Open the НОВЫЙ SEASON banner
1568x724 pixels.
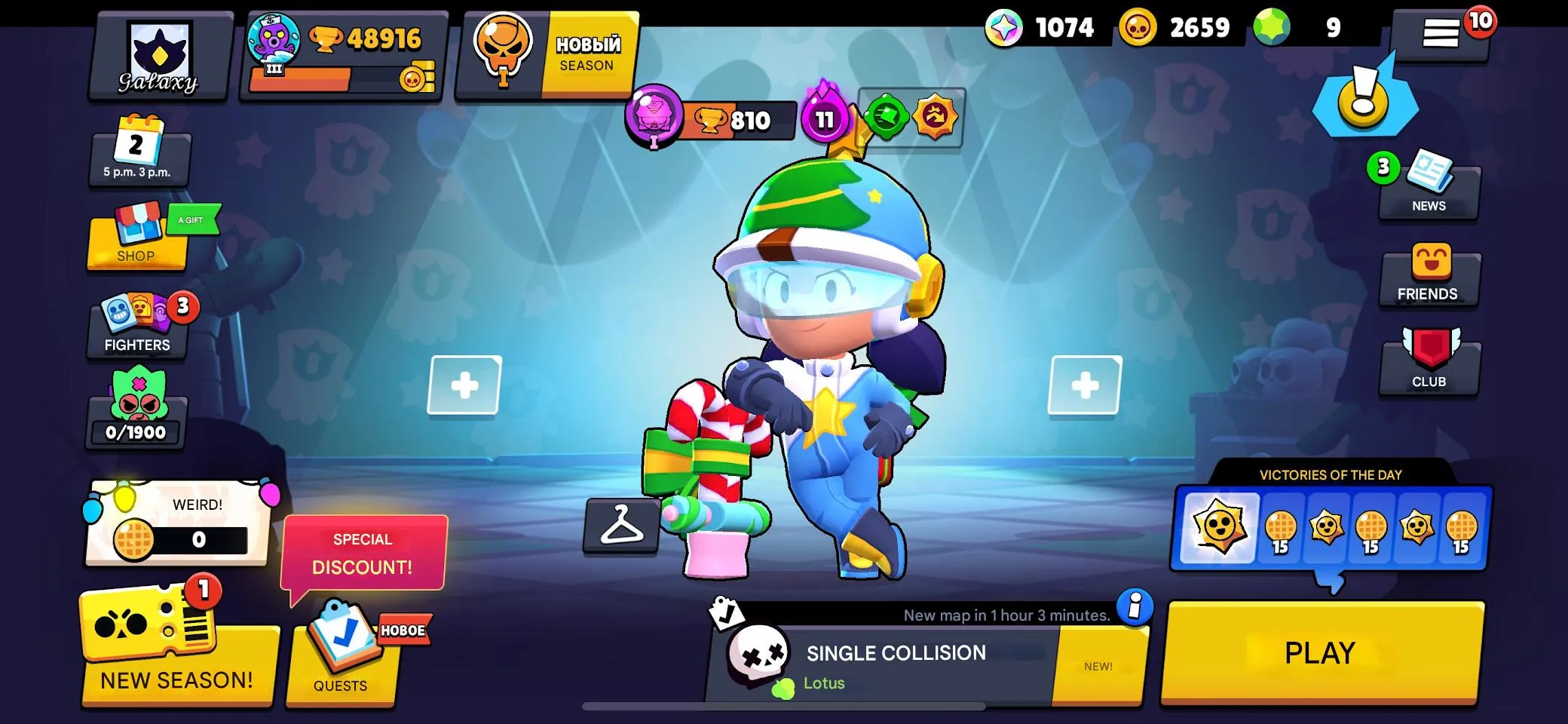(553, 53)
